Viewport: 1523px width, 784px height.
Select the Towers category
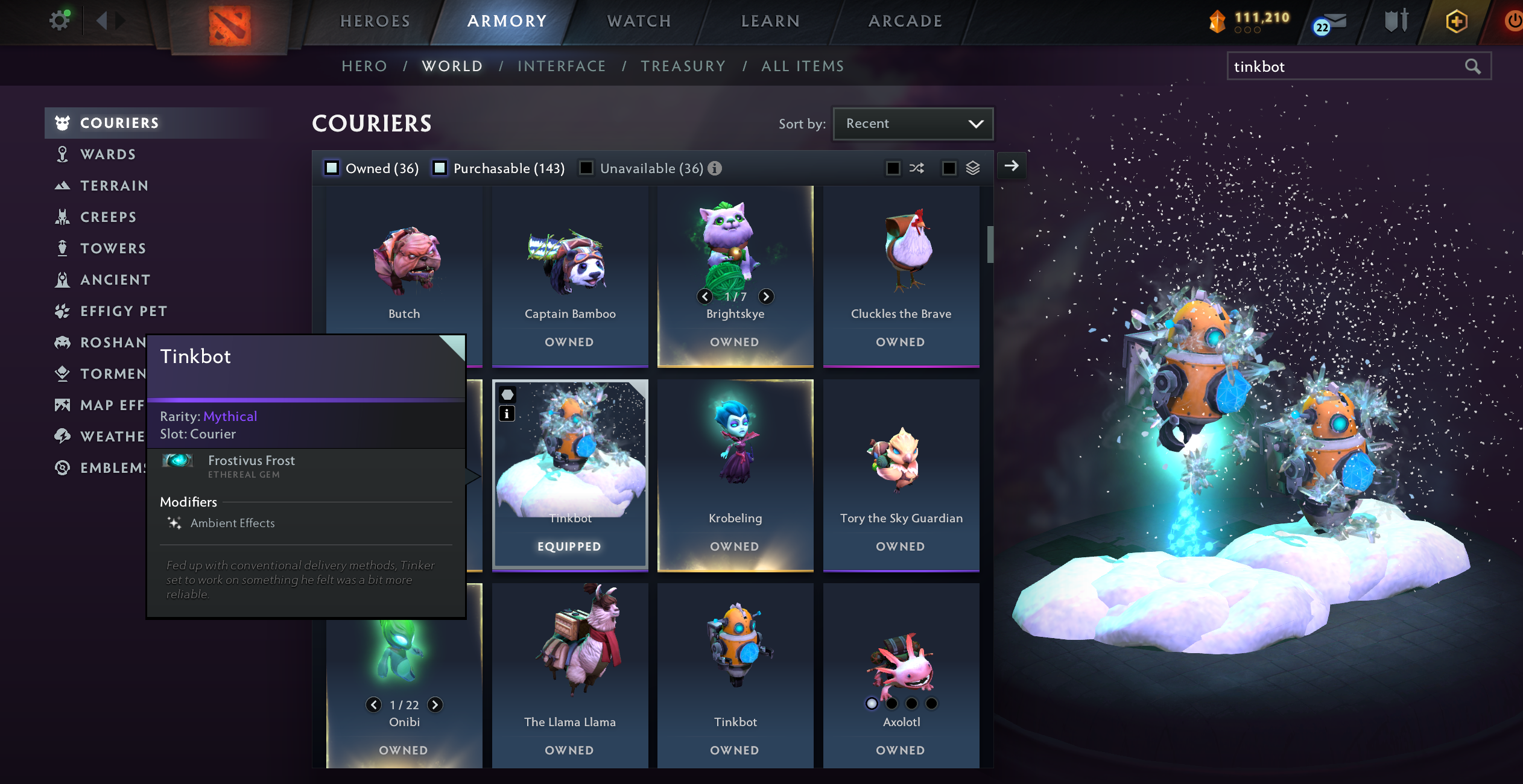[x=113, y=248]
